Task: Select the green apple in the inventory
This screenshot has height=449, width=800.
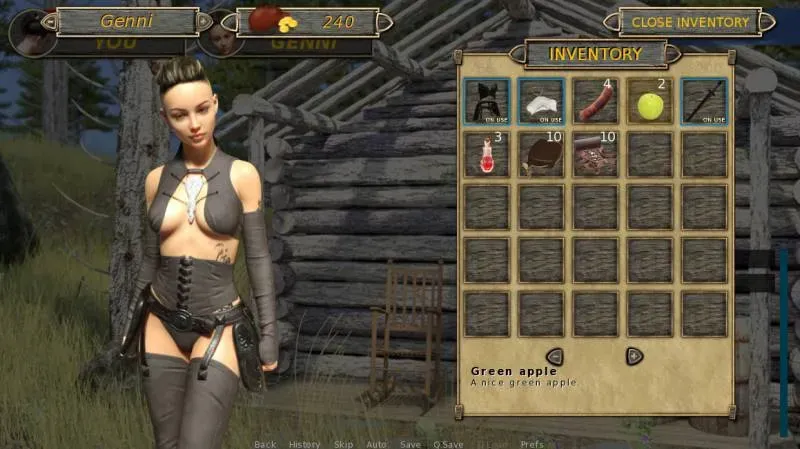Action: pyautogui.click(x=650, y=102)
